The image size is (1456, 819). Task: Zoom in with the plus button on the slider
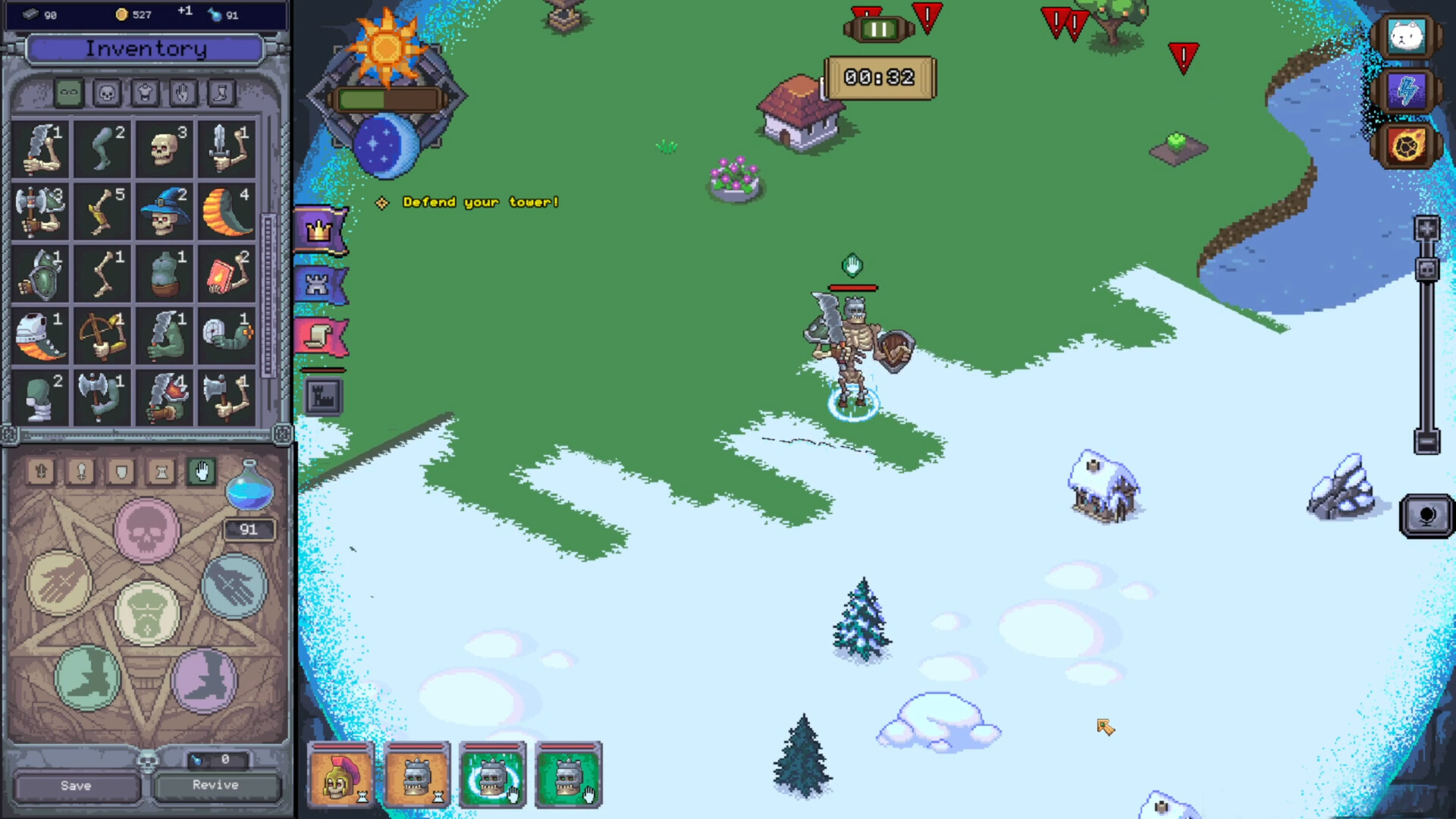[1426, 228]
